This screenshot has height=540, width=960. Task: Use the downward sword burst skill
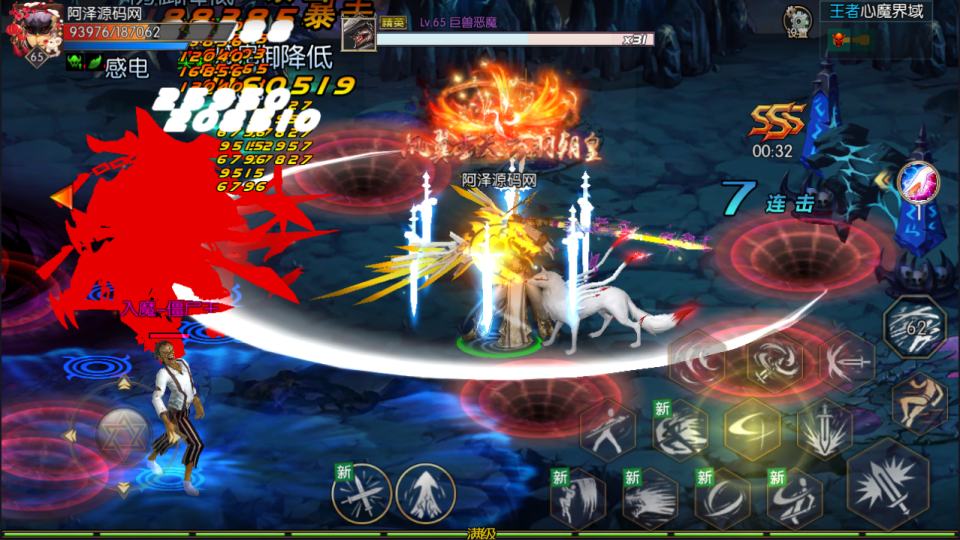[826, 429]
